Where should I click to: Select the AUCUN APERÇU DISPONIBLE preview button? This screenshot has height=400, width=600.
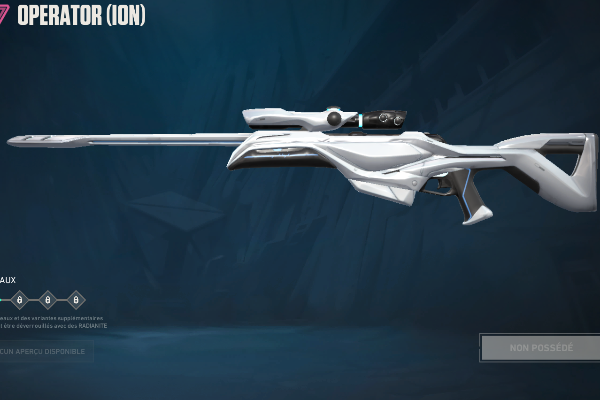(x=45, y=351)
